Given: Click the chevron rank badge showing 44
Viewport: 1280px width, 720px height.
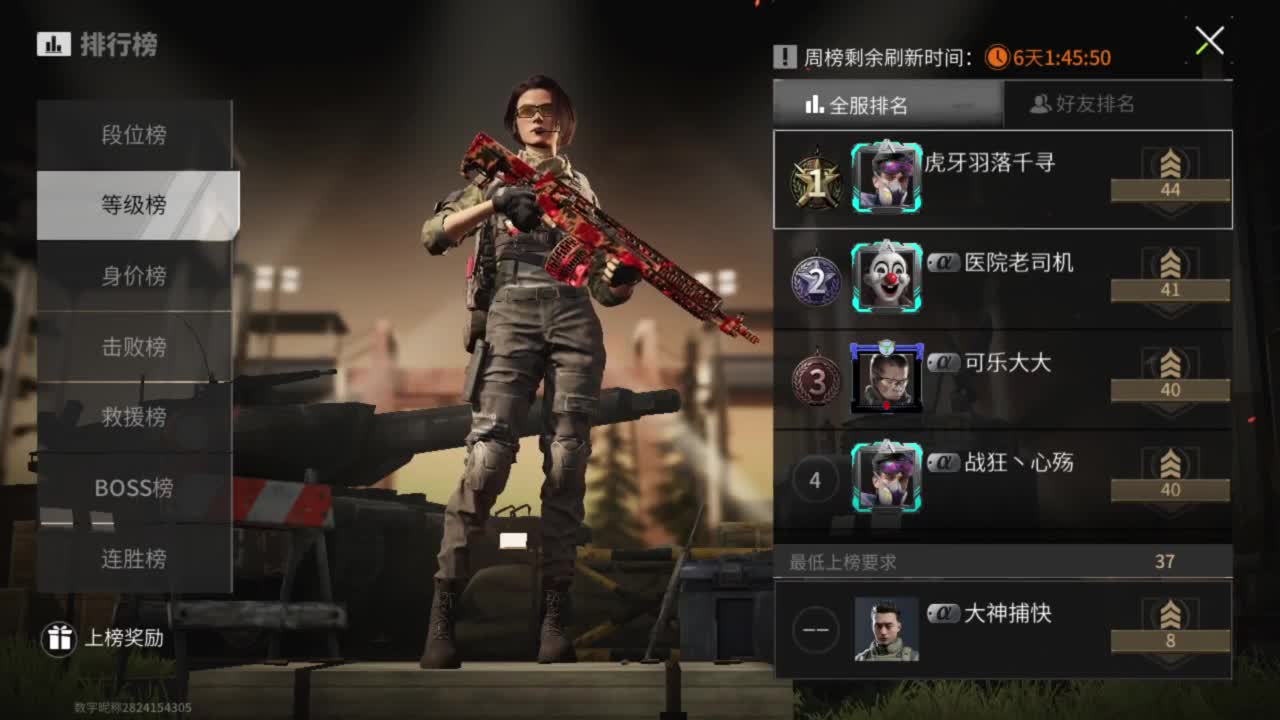Looking at the screenshot, I should 1170,180.
